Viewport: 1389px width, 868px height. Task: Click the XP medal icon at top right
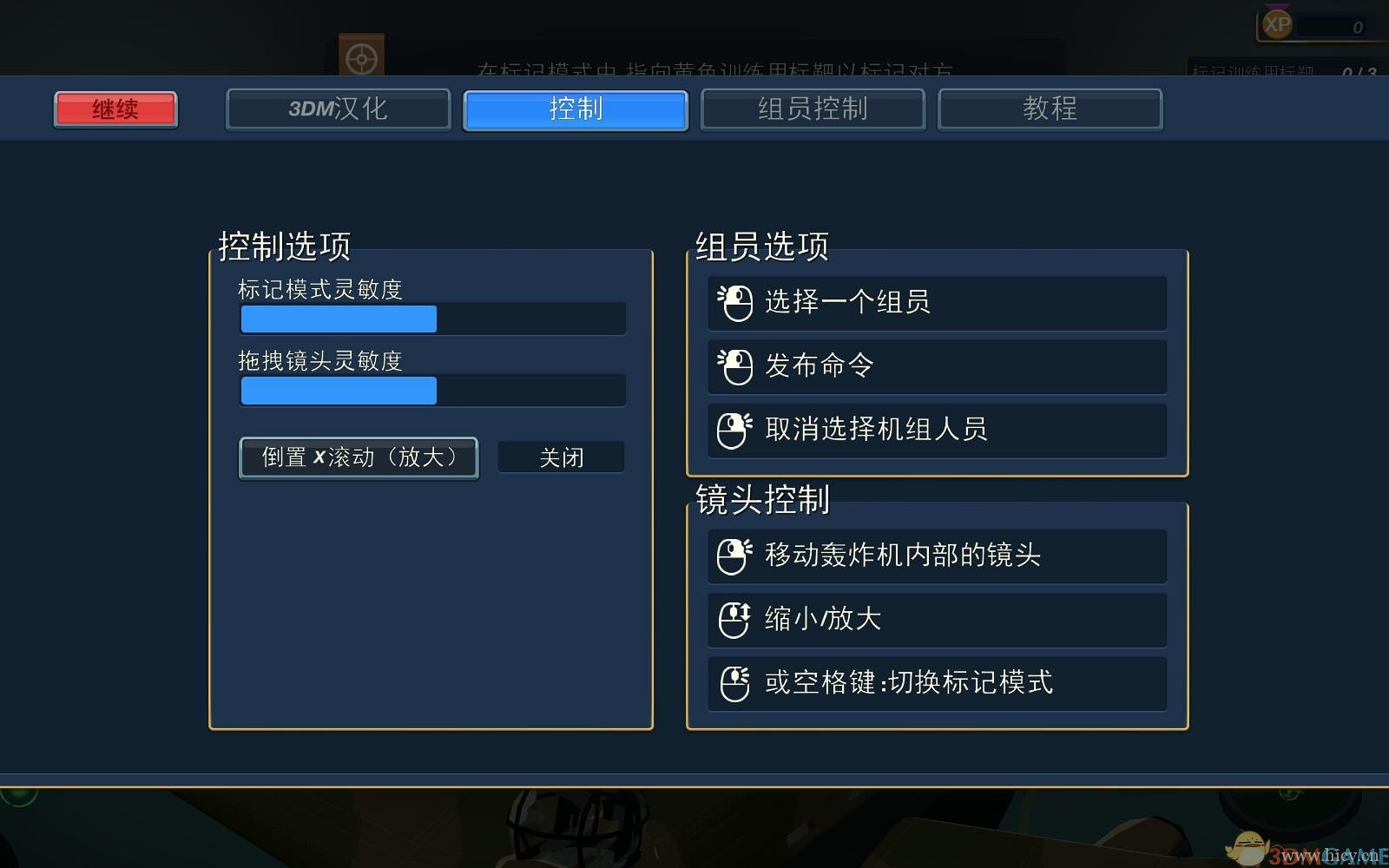click(1276, 23)
